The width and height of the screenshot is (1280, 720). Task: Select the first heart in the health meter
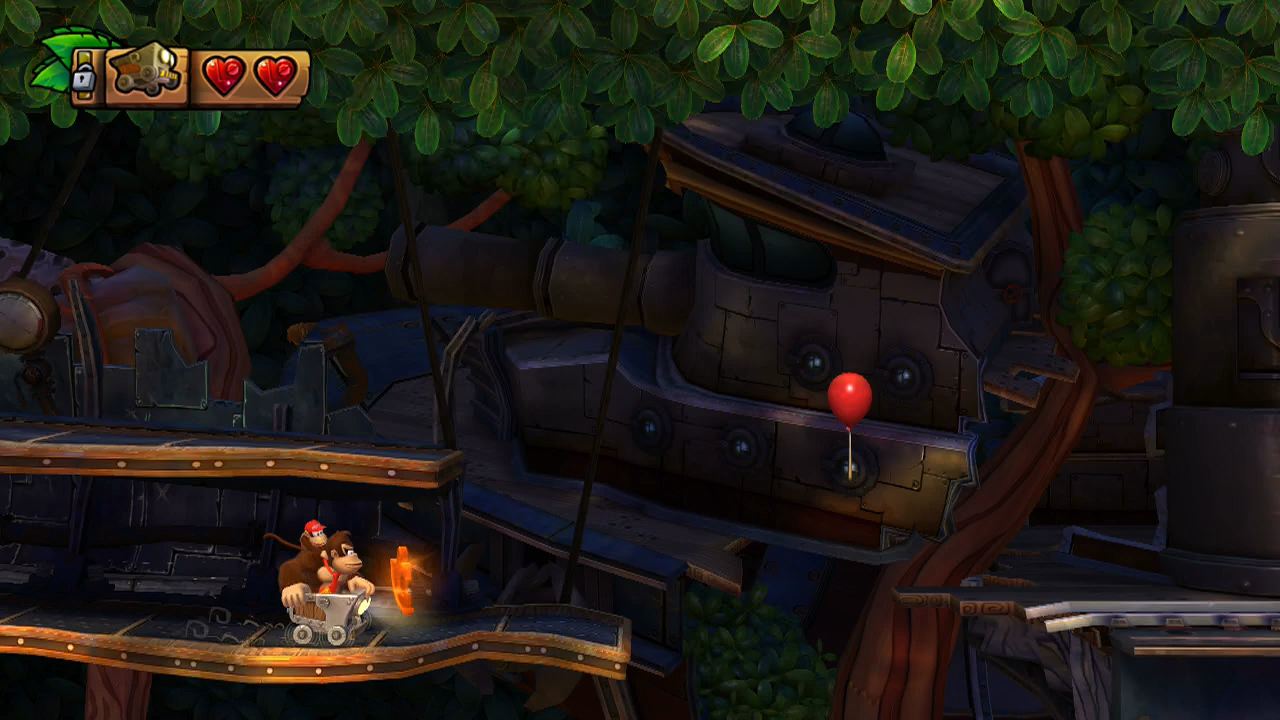click(224, 74)
